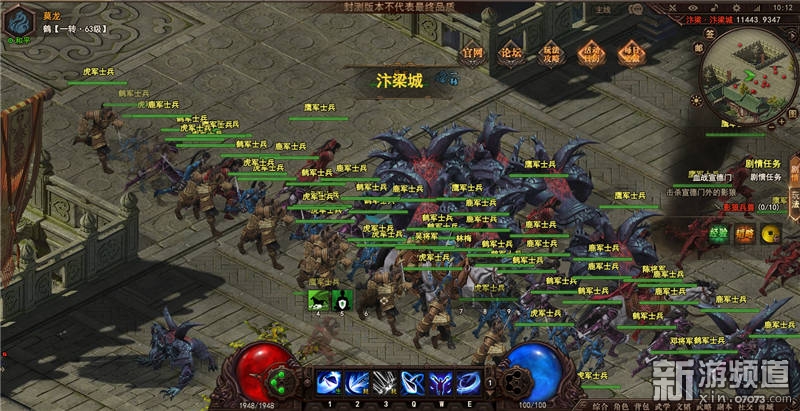The image size is (800, 411).
Task: Click the green mount icon in slot 4
Action: coord(318,299)
